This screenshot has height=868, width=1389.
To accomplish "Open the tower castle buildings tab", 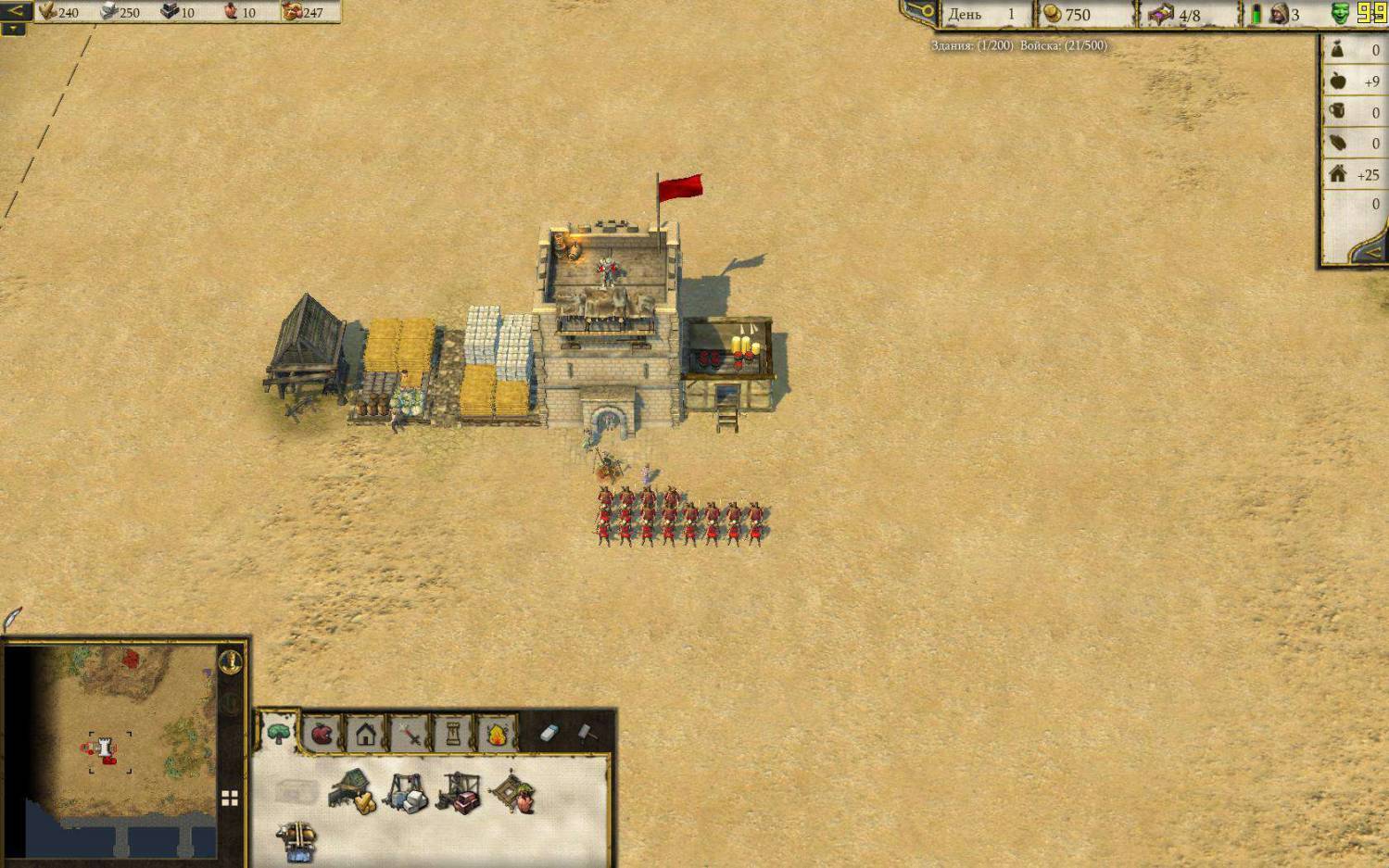I will [452, 734].
